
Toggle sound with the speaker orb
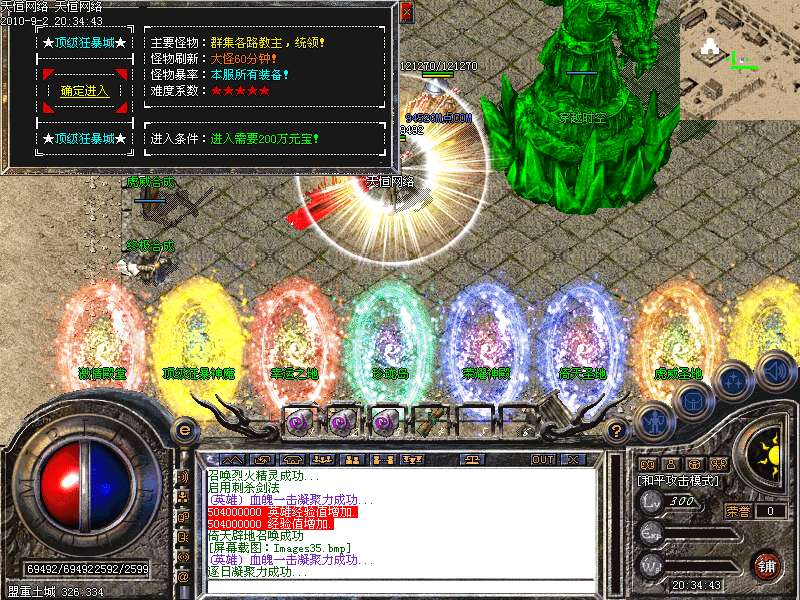click(x=775, y=369)
